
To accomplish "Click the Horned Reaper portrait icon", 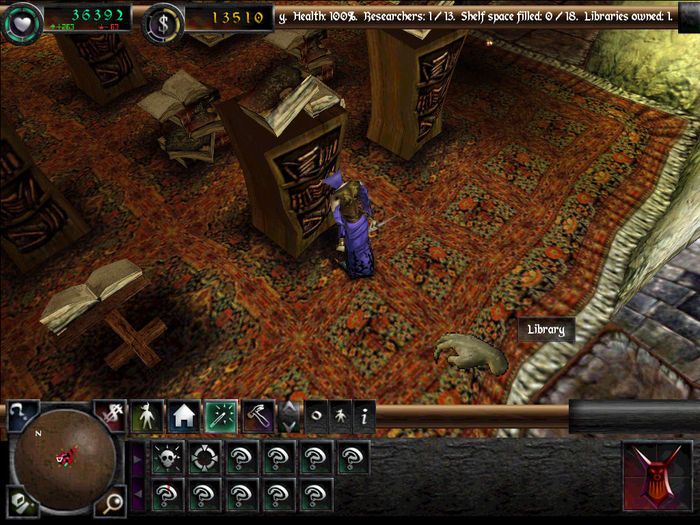I will click(657, 476).
